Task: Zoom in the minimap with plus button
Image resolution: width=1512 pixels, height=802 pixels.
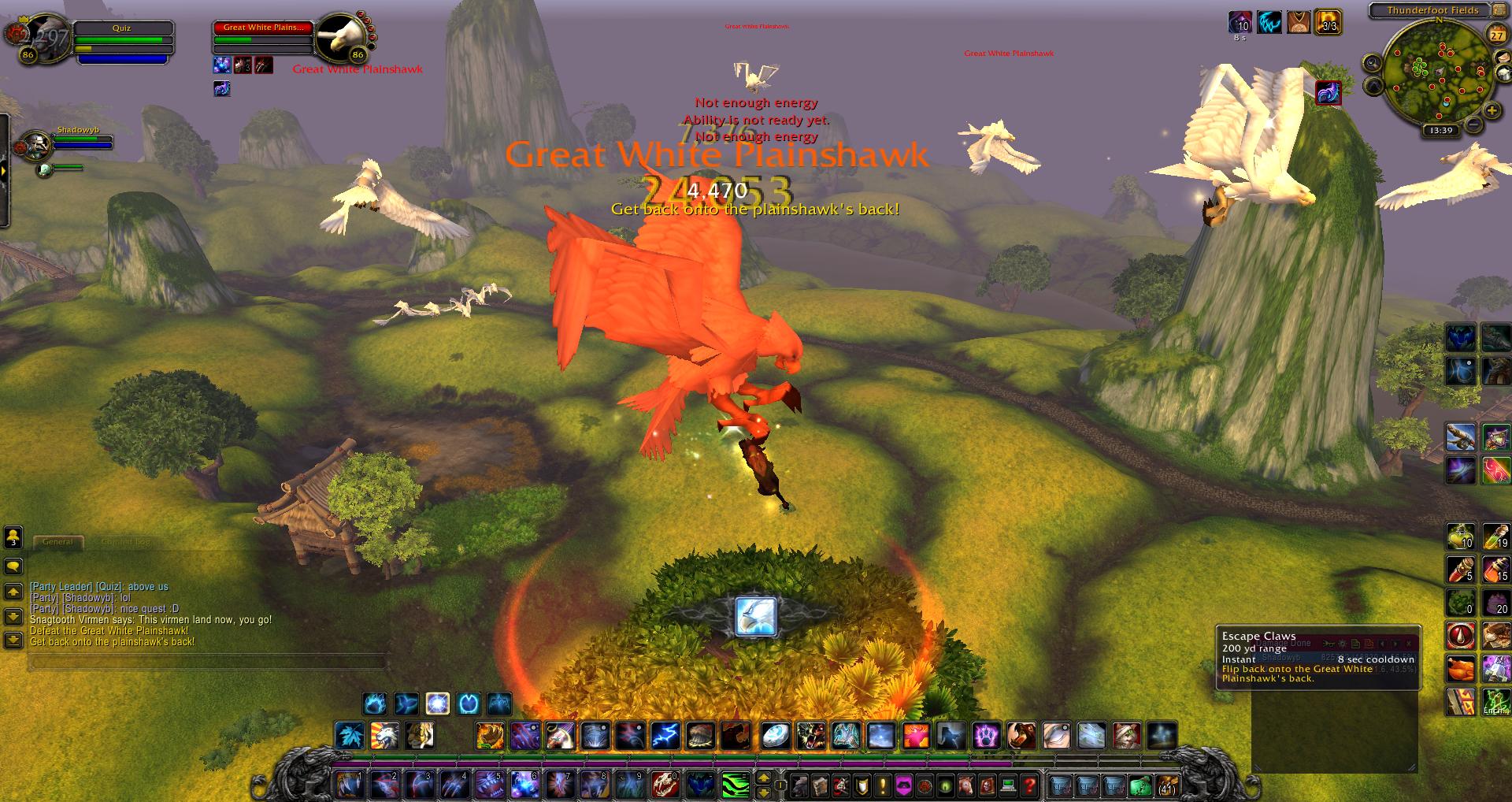Action: pyautogui.click(x=1492, y=111)
